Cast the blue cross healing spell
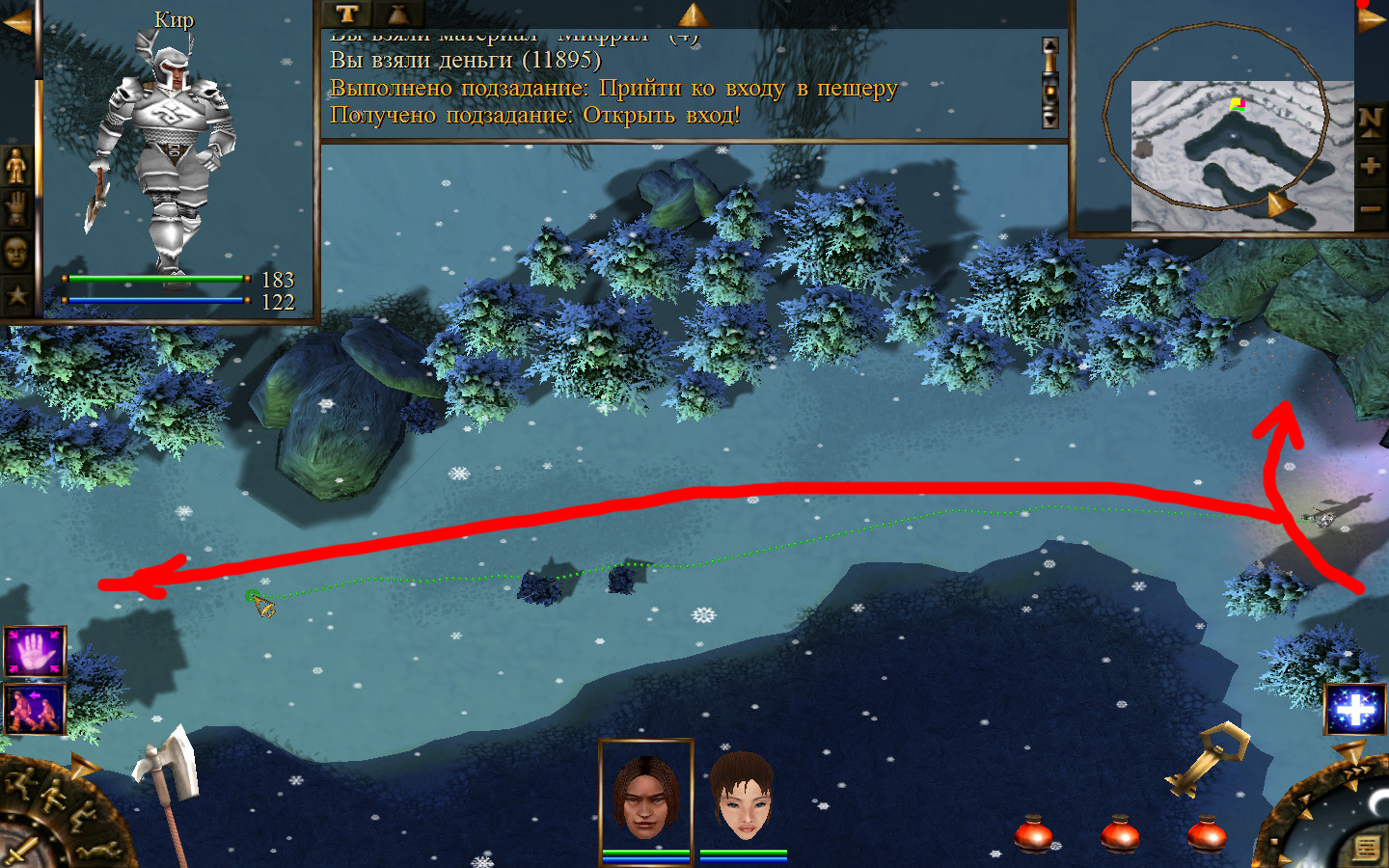Screen dimensions: 1389x868 1355,710
